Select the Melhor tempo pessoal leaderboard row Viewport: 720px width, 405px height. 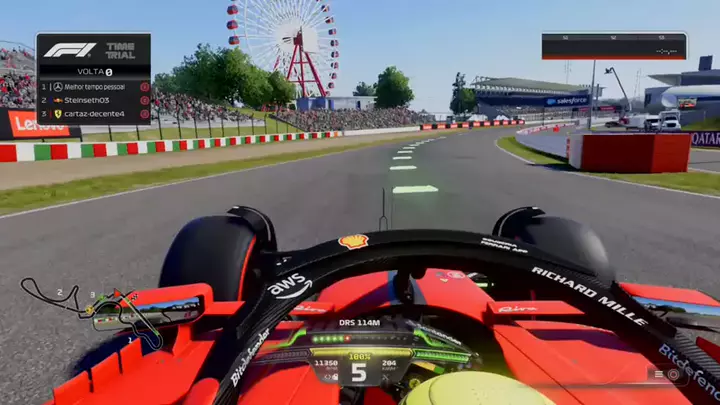[94, 87]
